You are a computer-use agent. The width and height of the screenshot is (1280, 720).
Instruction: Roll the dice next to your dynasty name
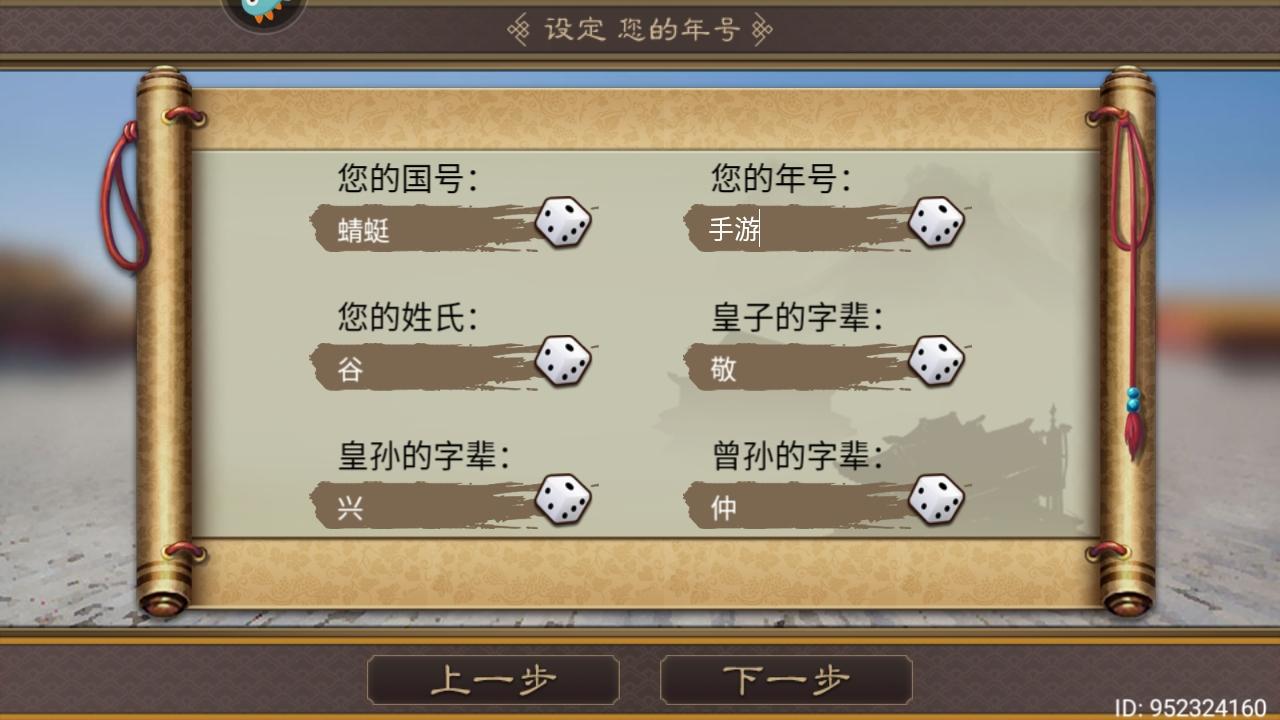(565, 224)
